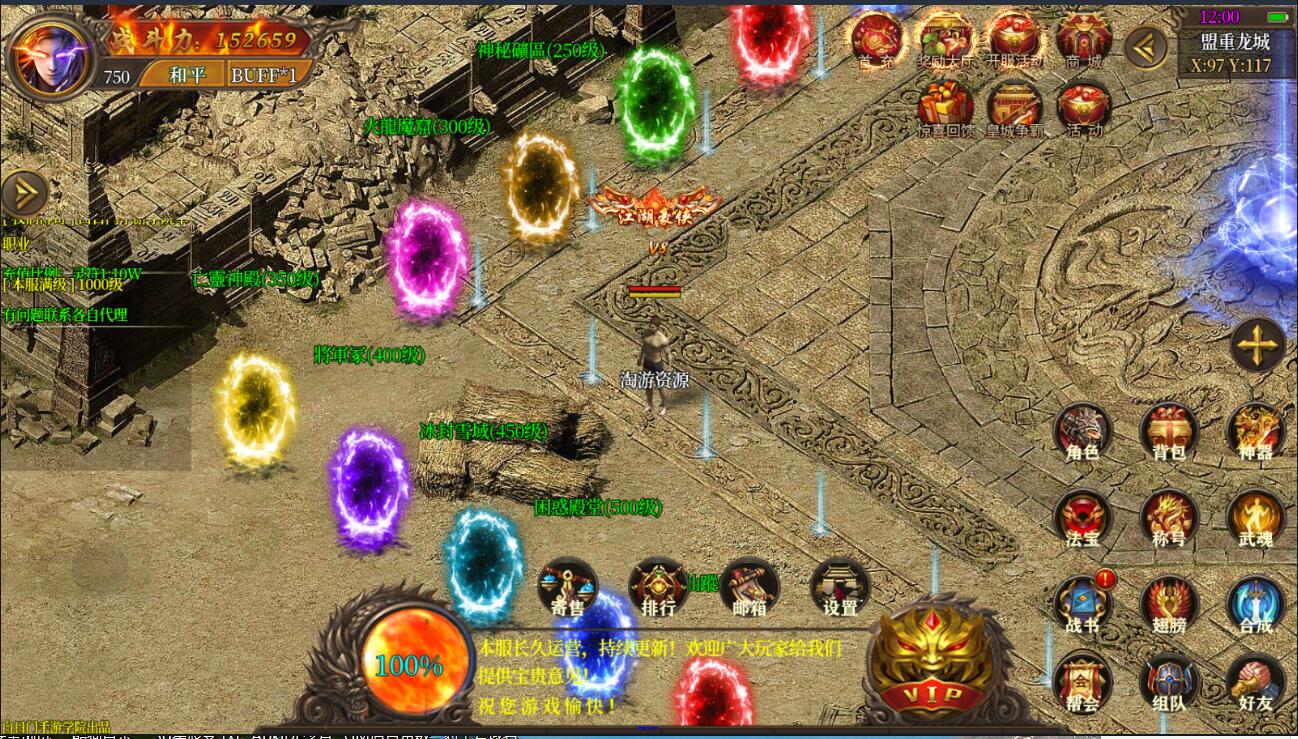
Task: Open the 背包 backpack inventory
Action: point(1169,432)
